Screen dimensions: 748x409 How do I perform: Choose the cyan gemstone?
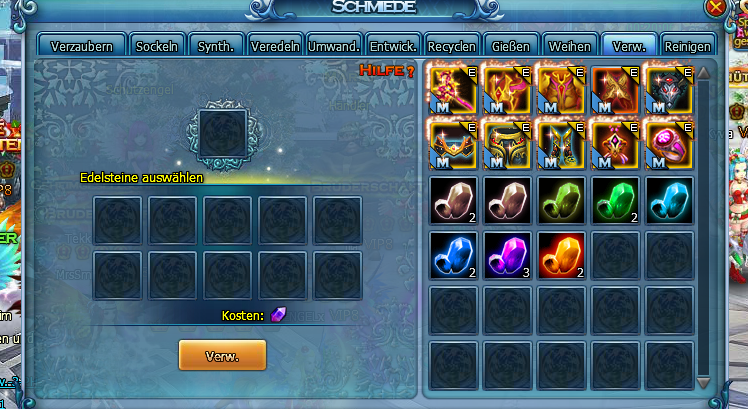point(668,197)
